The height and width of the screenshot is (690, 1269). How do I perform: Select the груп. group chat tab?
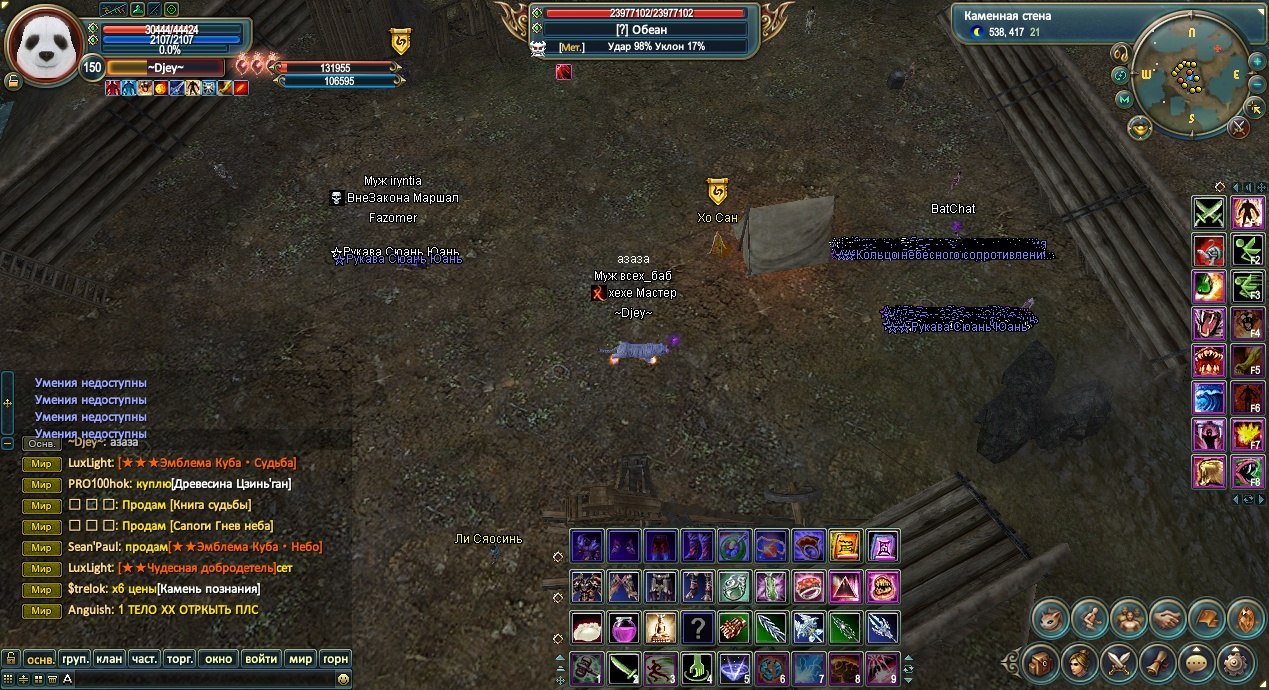click(75, 659)
